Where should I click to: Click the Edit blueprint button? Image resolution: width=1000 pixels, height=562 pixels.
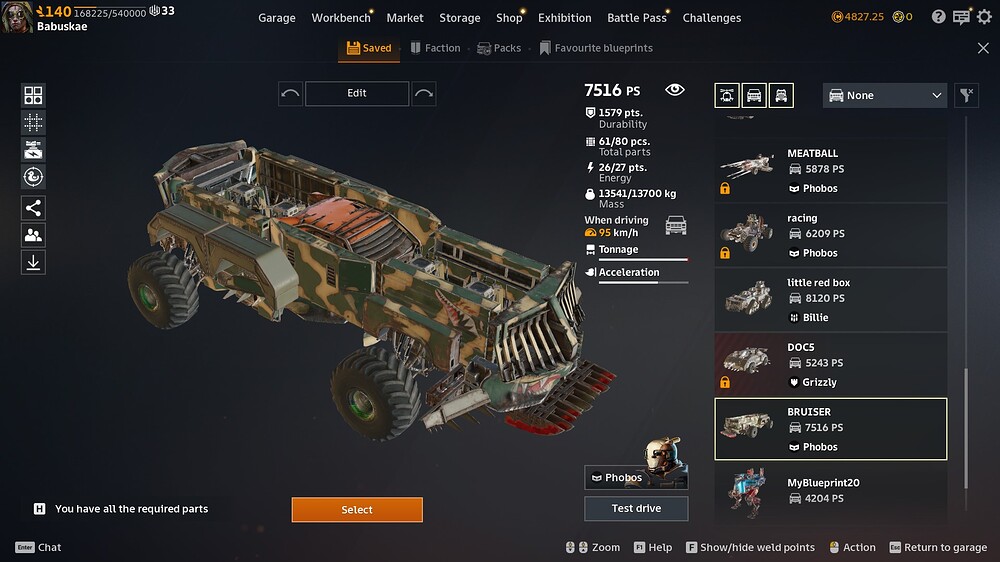pyautogui.click(x=357, y=93)
